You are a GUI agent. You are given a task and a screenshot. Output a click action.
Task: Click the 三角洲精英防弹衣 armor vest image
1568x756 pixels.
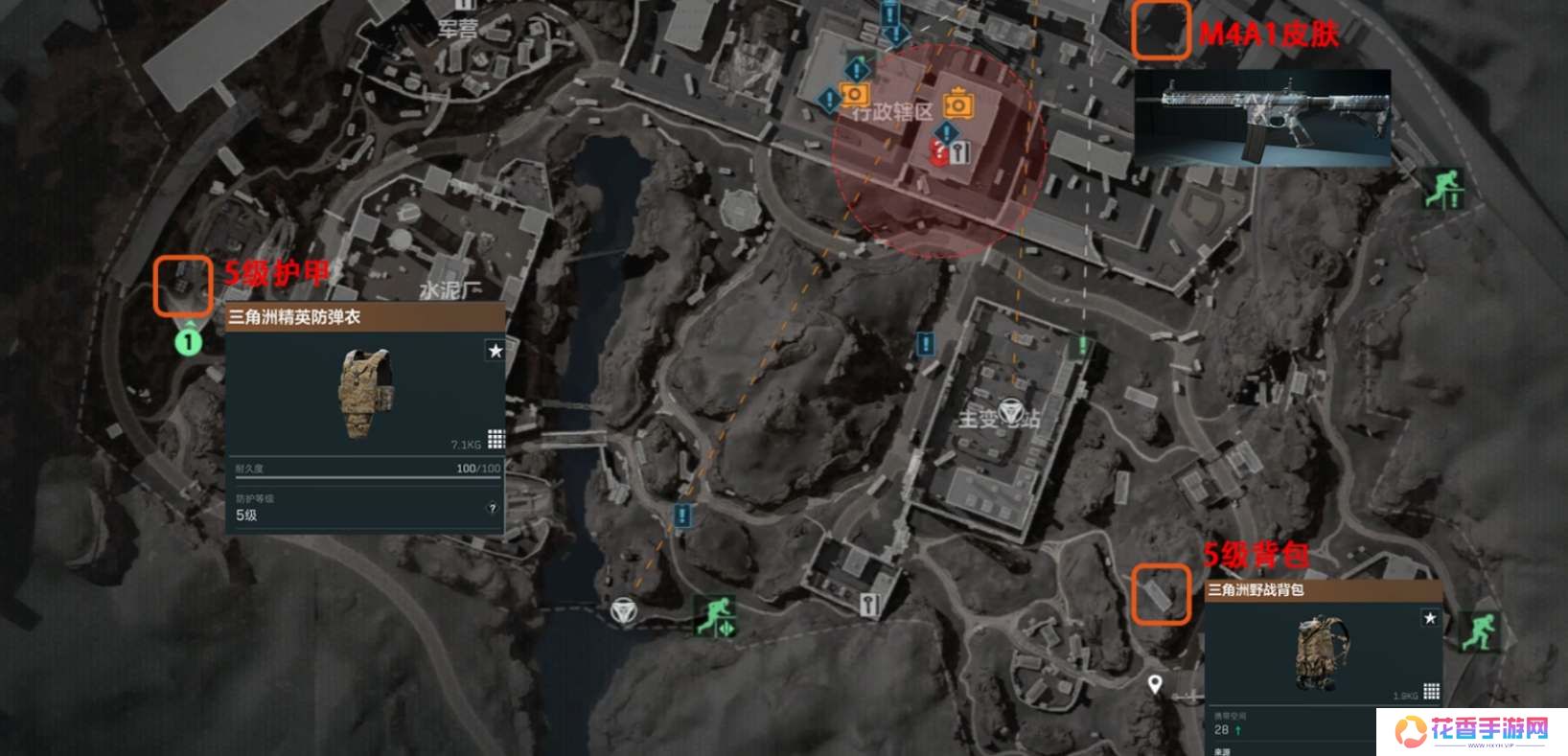(366, 393)
